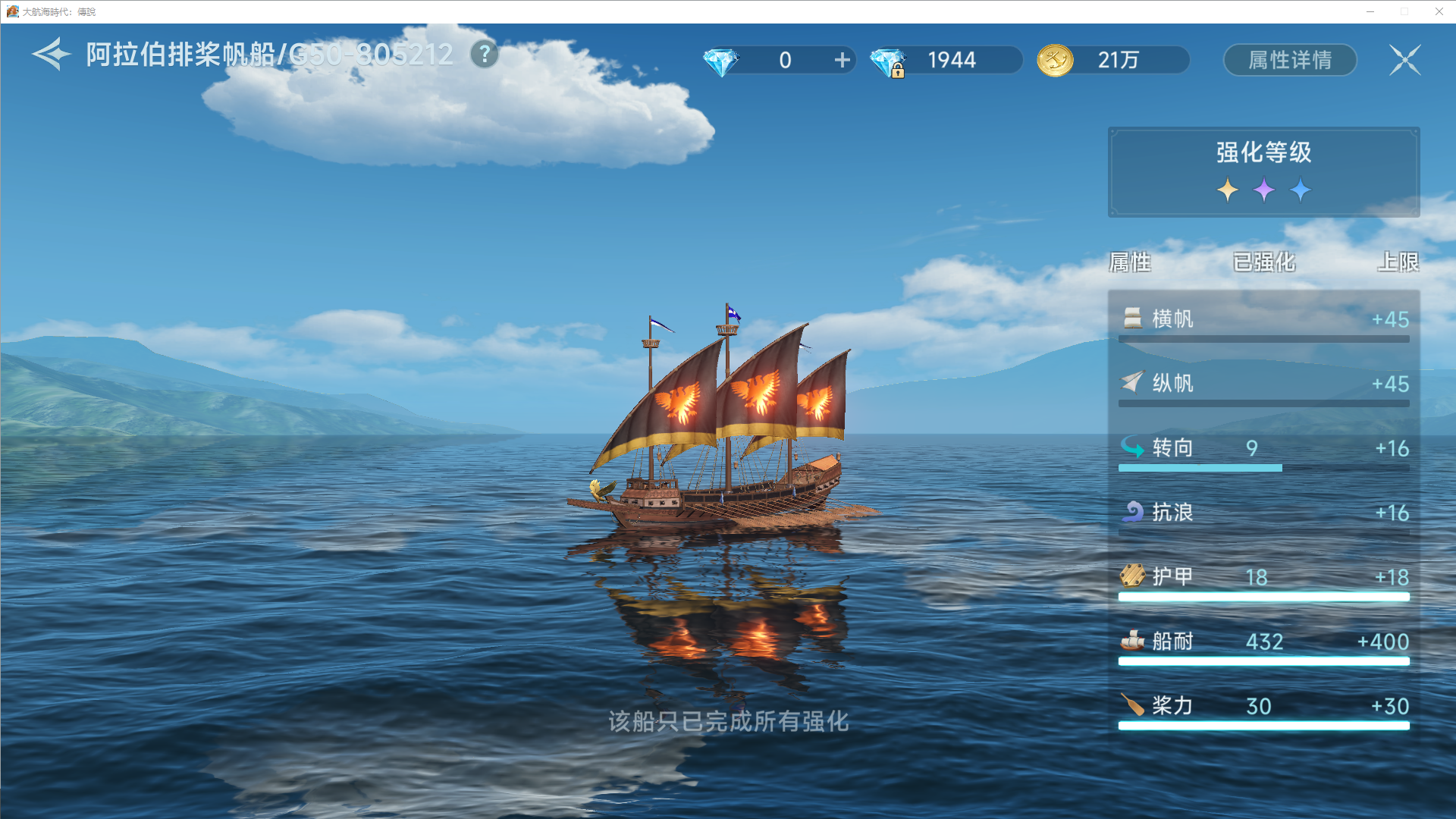Select the 属性 column header

point(1130,262)
